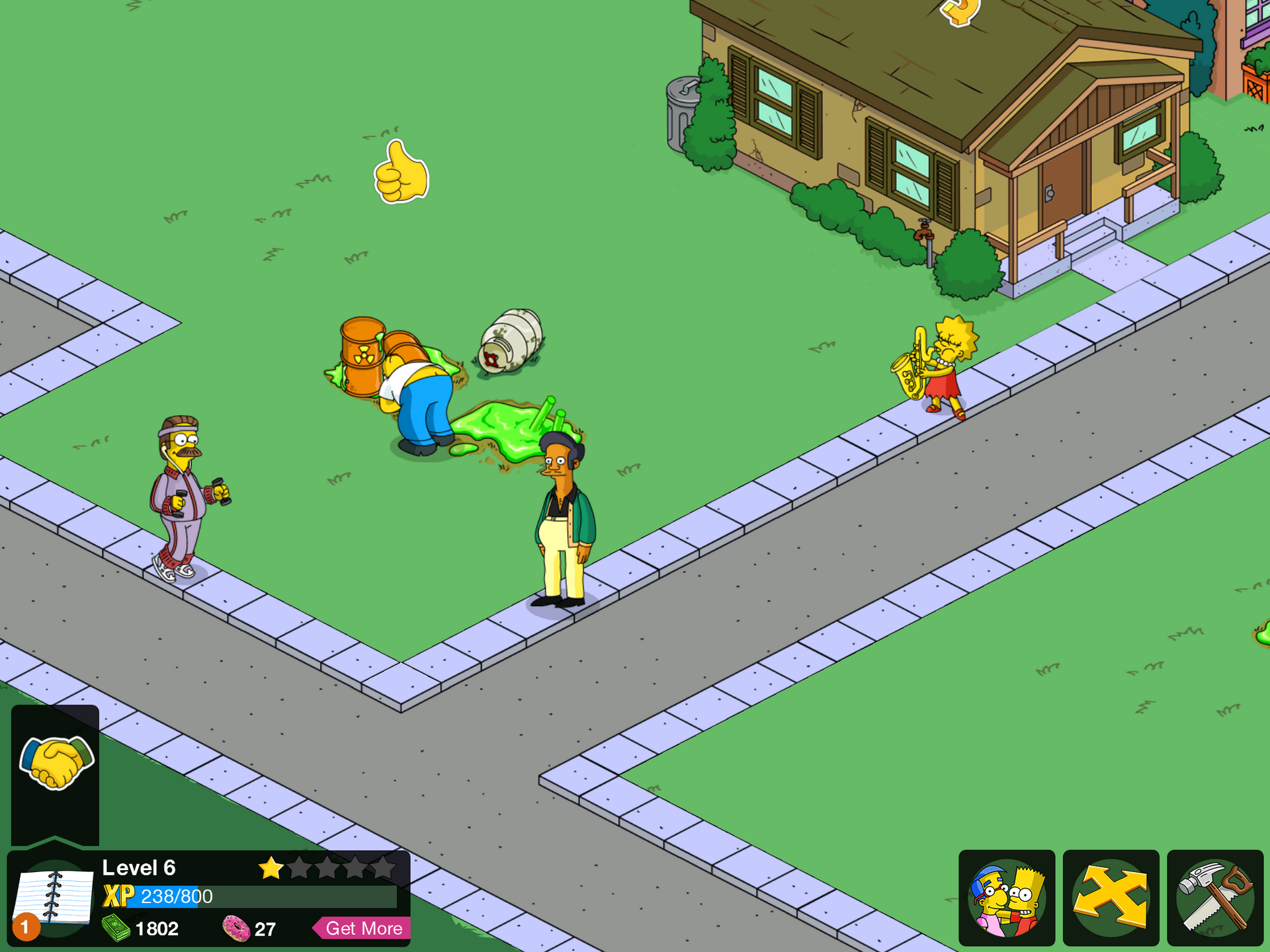Tap the Get More button

point(362,928)
